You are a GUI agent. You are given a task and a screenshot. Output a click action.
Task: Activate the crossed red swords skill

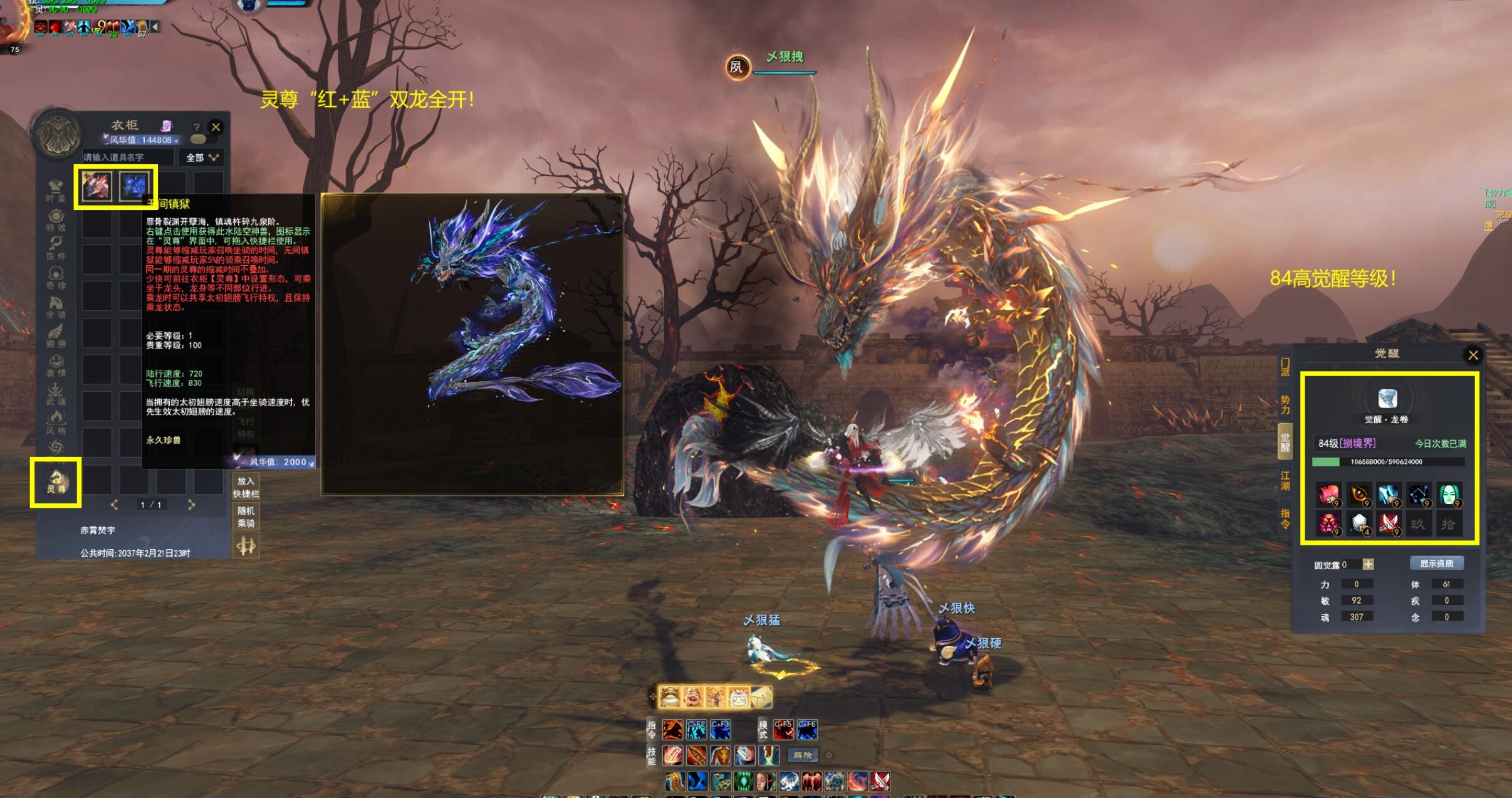point(880,781)
